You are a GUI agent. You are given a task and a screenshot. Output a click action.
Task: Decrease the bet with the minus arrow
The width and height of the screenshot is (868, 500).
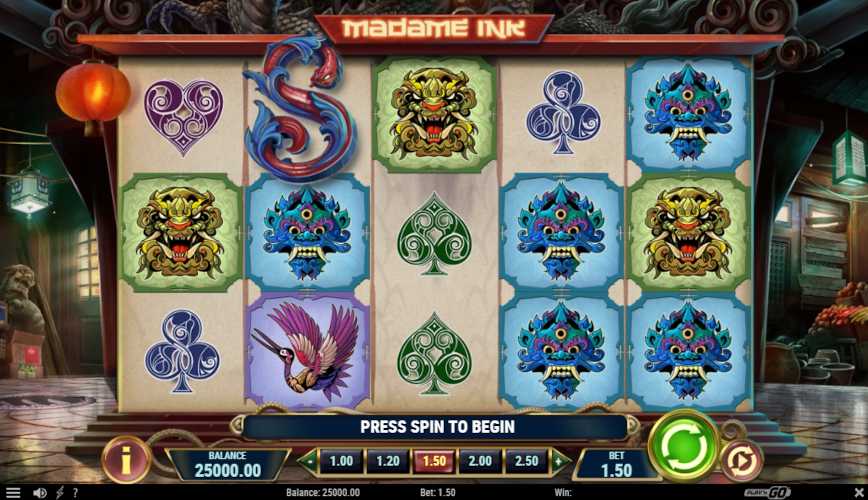click(x=307, y=461)
